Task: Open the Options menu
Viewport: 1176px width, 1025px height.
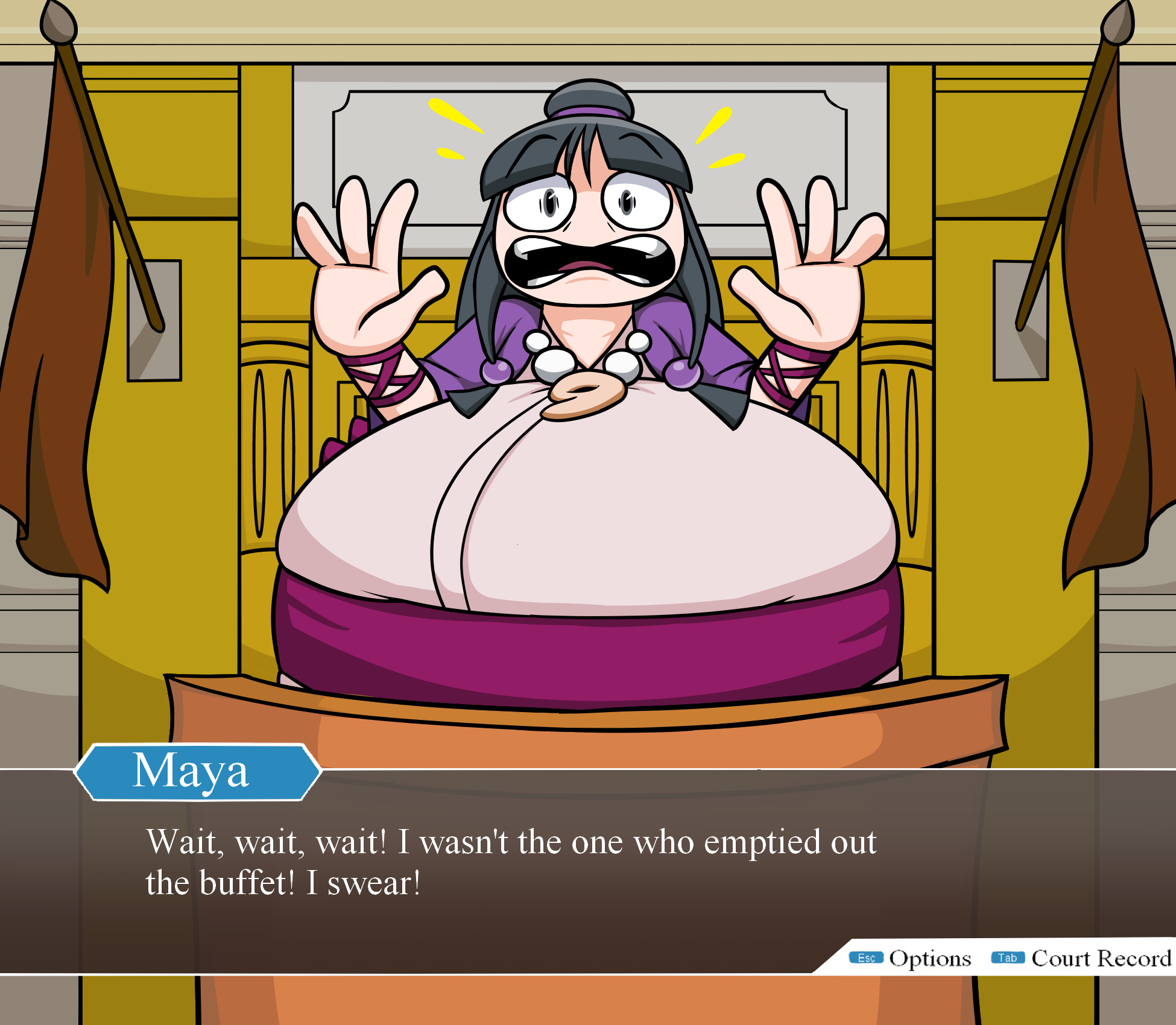Action: tap(911, 958)
